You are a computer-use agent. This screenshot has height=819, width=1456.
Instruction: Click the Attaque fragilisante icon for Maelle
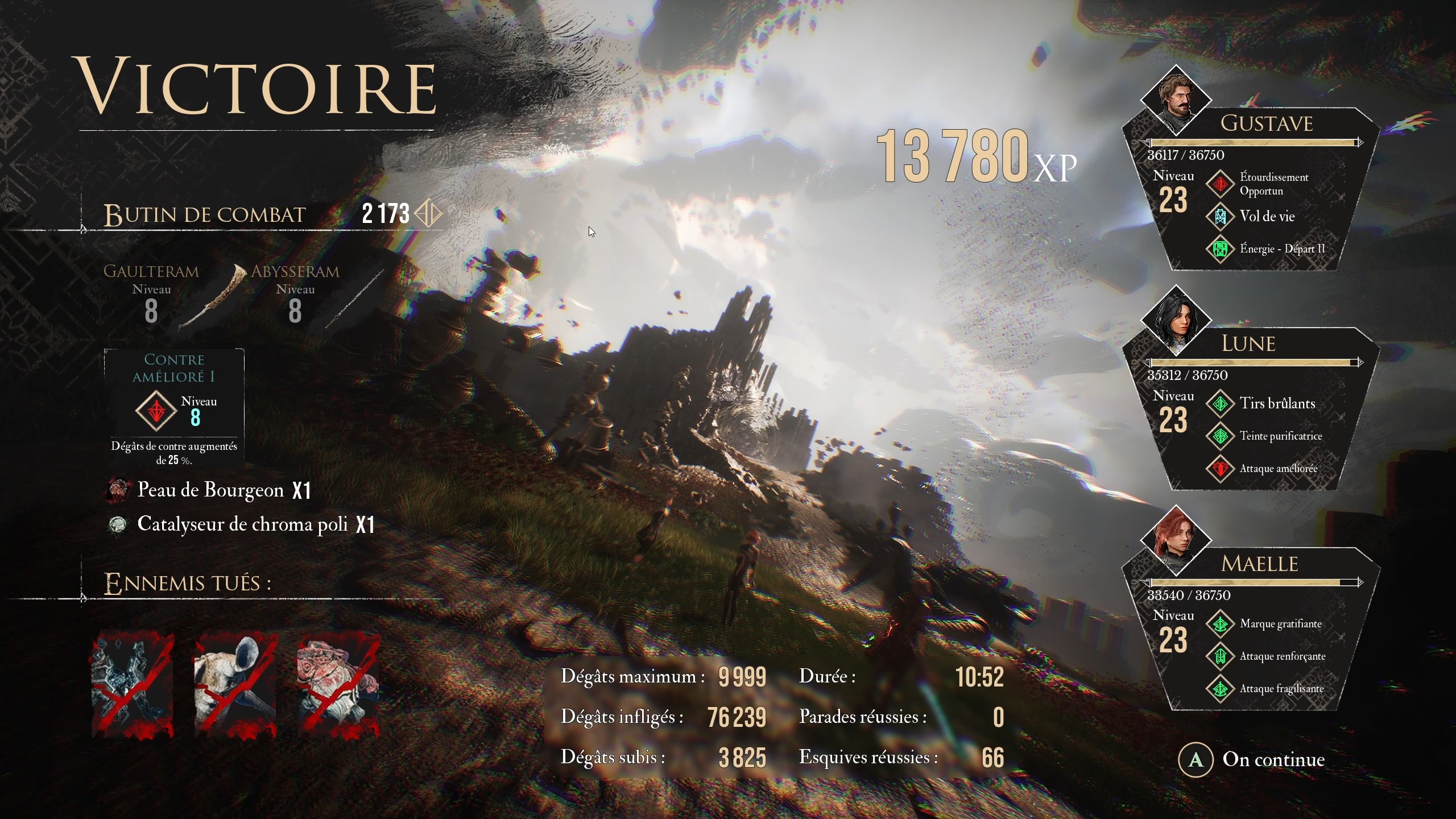[x=1221, y=689]
